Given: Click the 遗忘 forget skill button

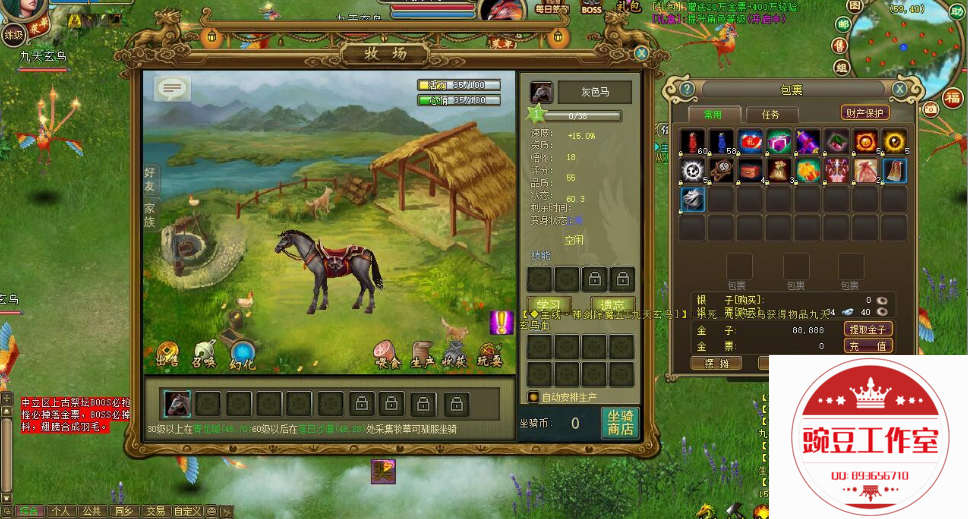Looking at the screenshot, I should click(612, 305).
